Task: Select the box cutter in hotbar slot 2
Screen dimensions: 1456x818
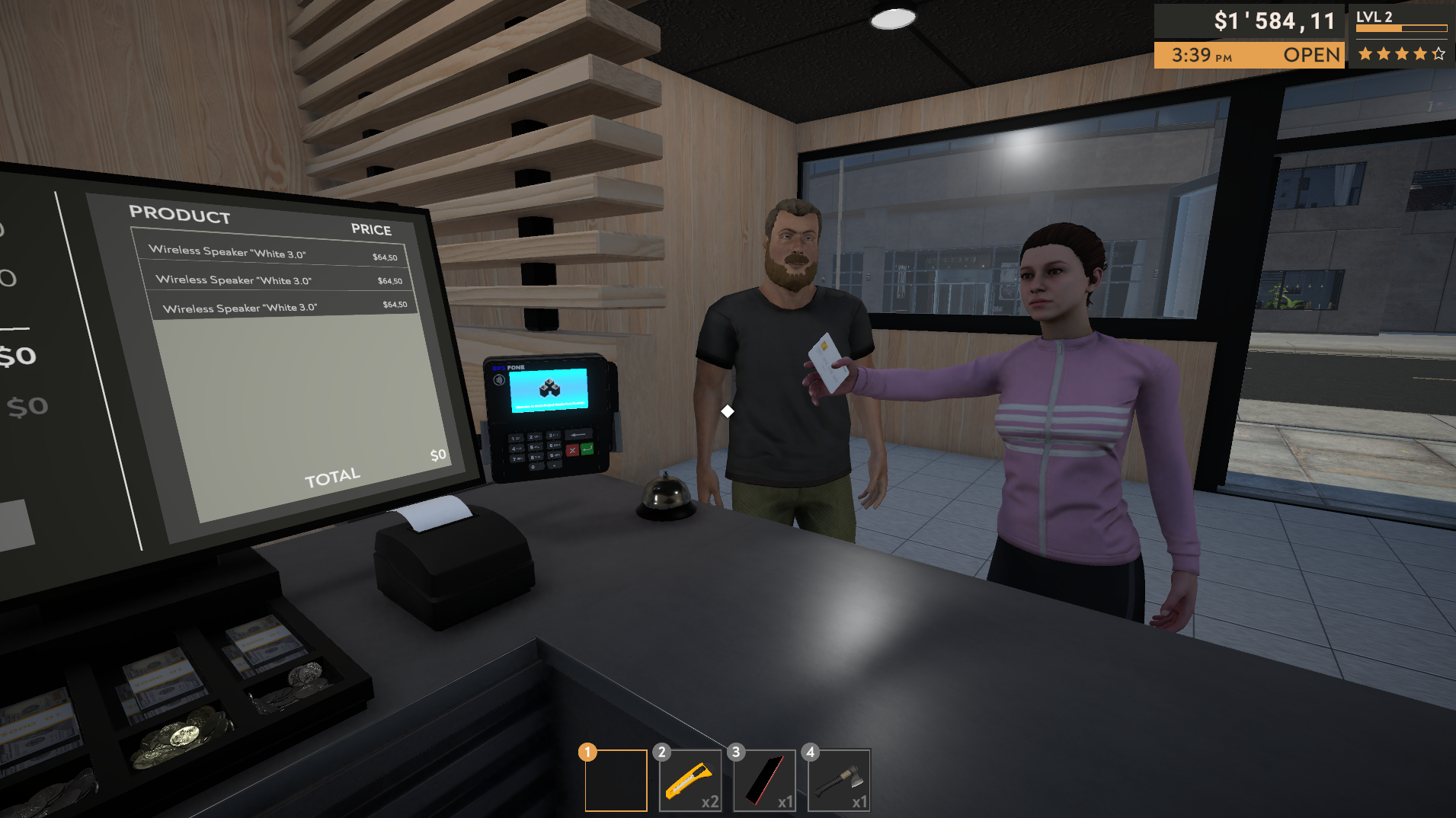Action: [x=690, y=779]
